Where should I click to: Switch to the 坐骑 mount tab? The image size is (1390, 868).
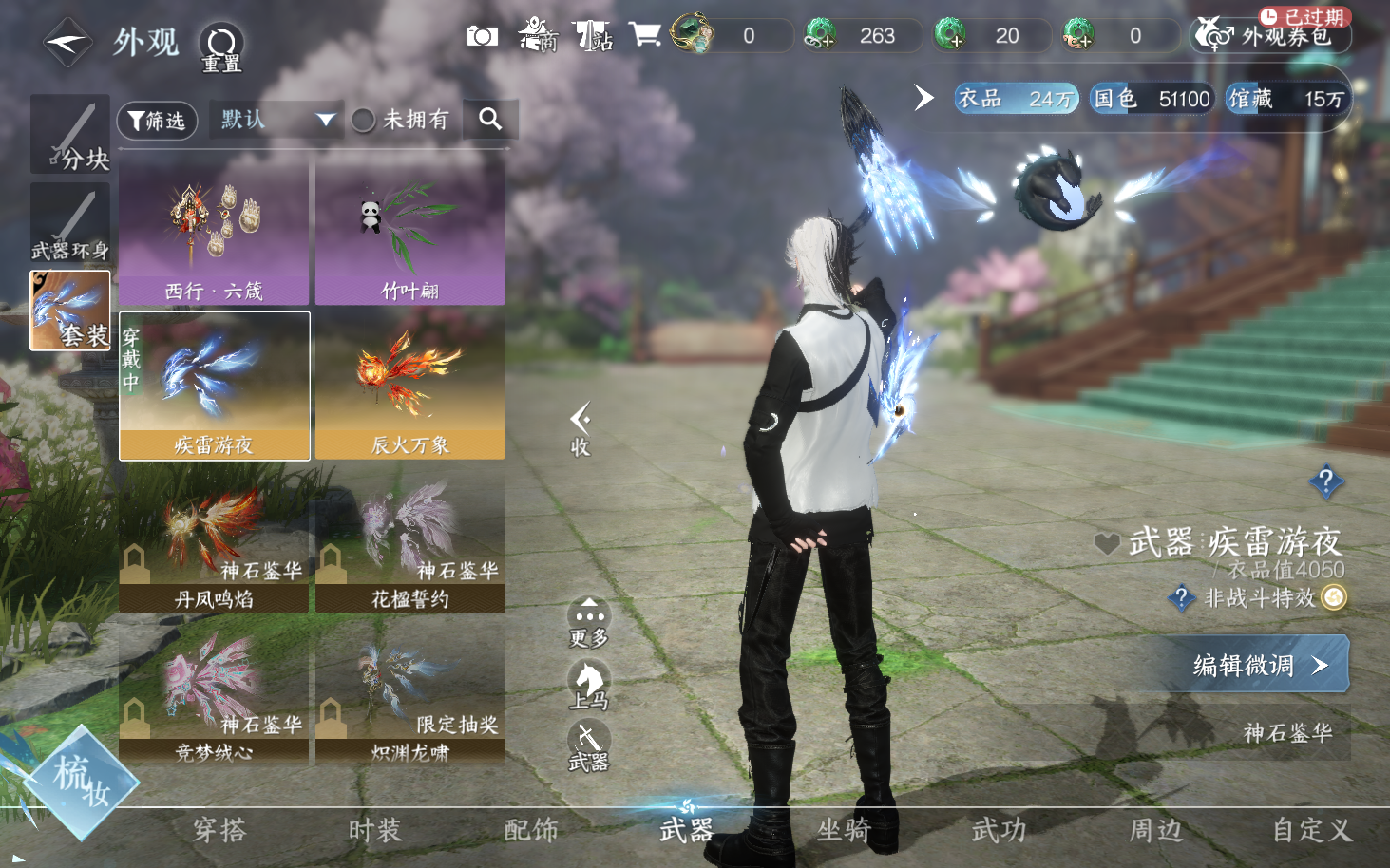click(844, 831)
